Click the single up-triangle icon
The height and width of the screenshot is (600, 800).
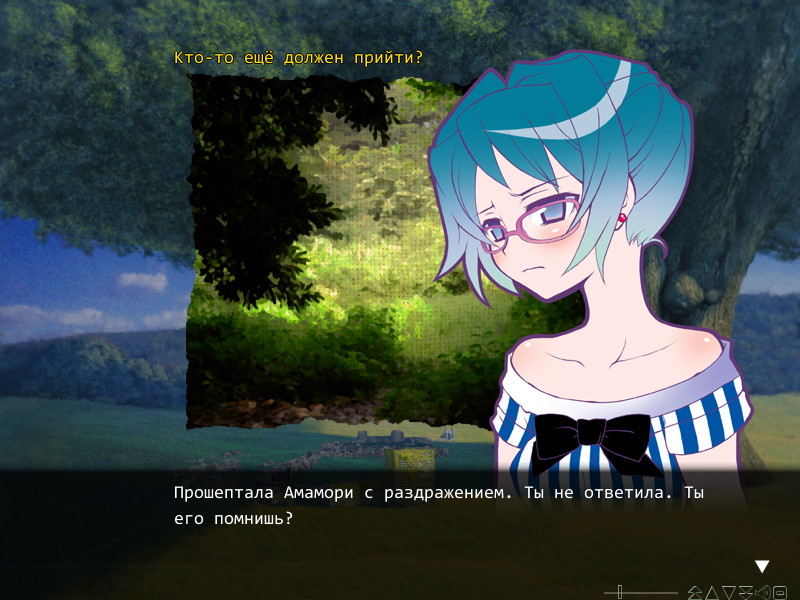tap(712, 593)
